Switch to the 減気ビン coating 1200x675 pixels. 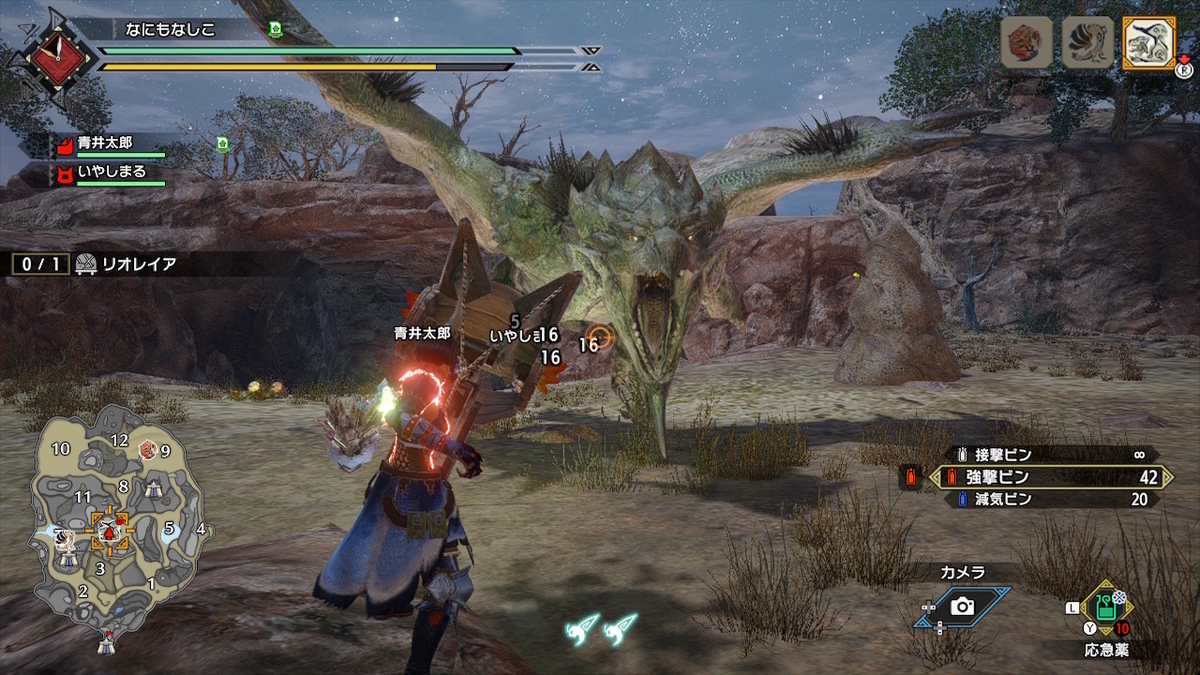tap(1050, 499)
